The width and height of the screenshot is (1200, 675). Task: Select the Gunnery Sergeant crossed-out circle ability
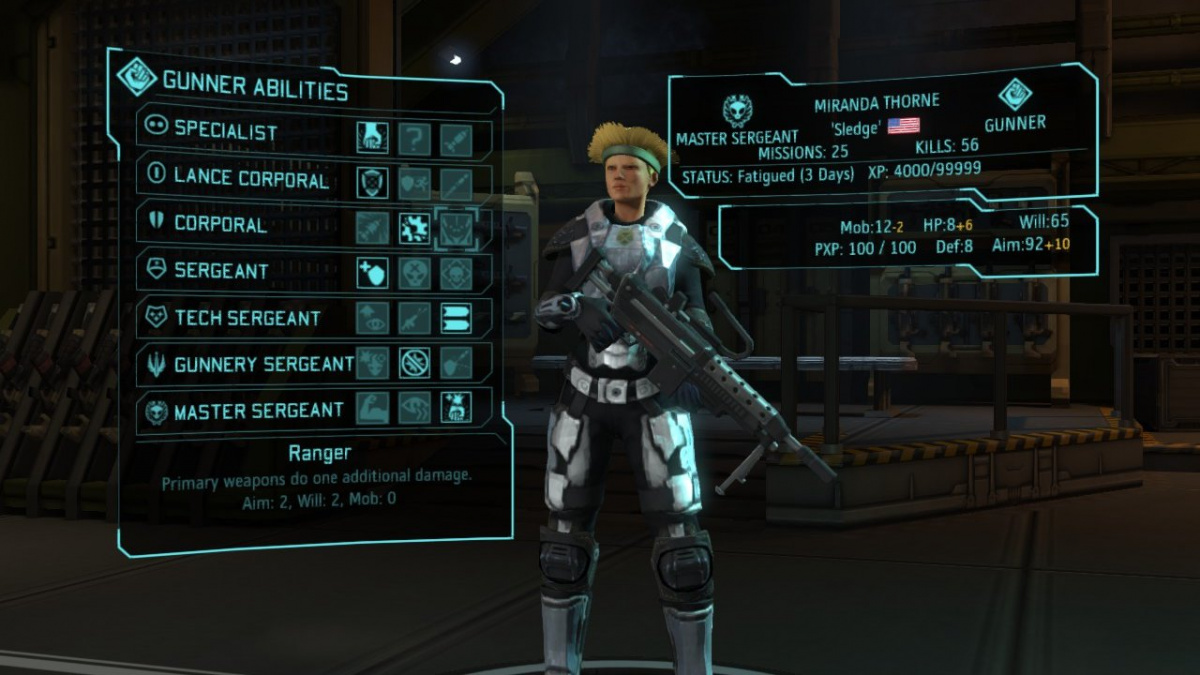coord(415,363)
